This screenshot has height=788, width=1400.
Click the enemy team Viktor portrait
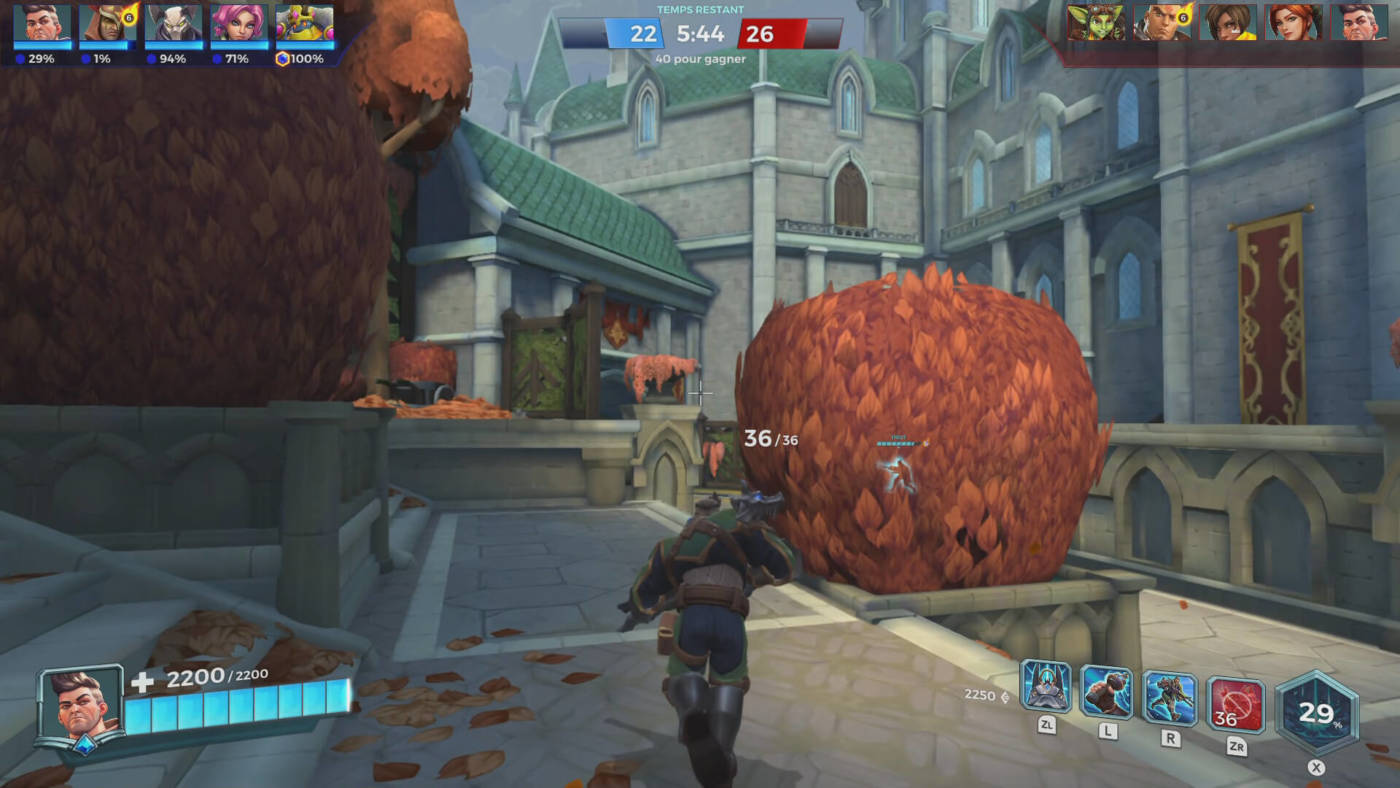click(x=1358, y=22)
